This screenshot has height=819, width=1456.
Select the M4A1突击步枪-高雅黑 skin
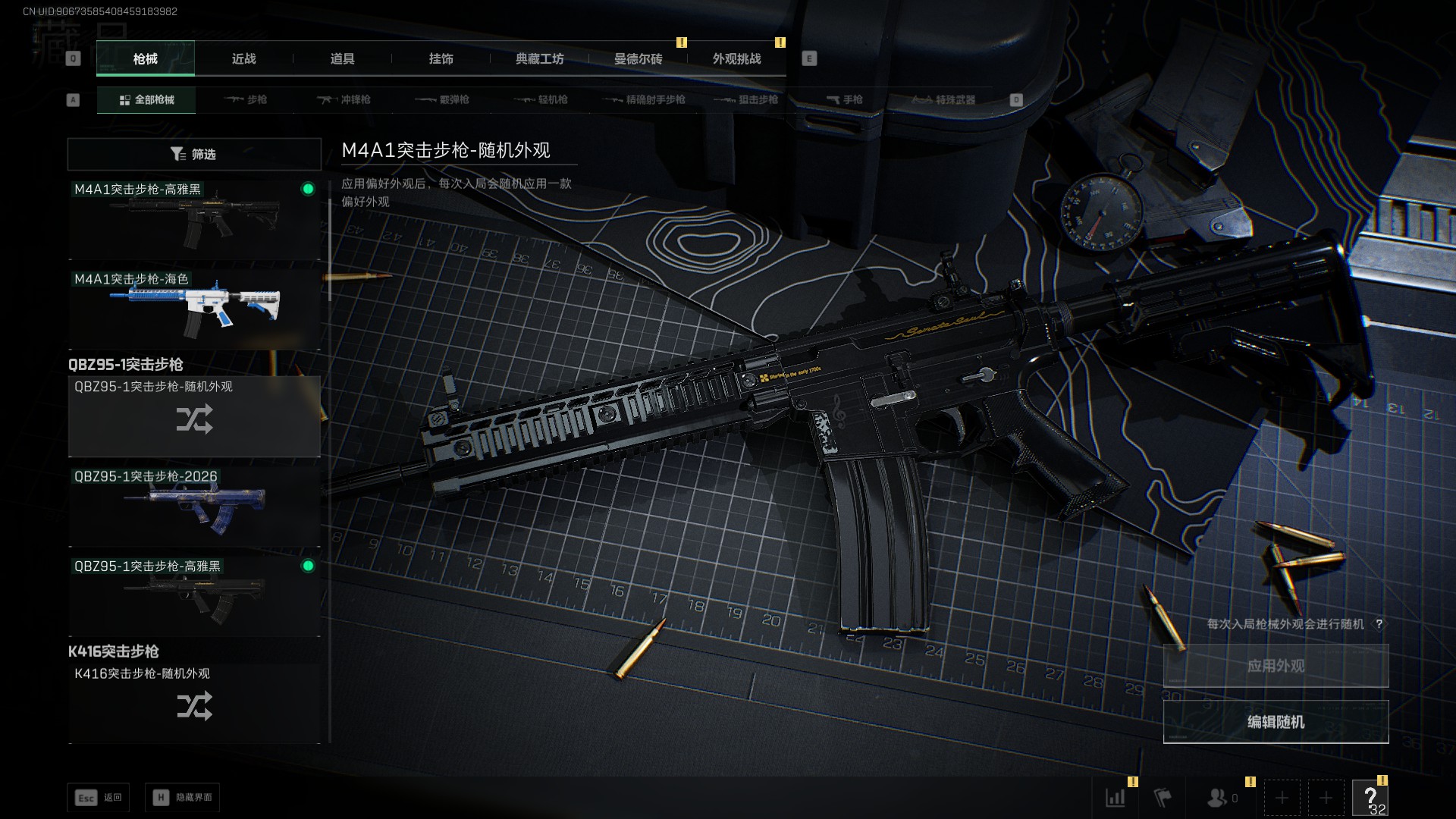[x=194, y=220]
